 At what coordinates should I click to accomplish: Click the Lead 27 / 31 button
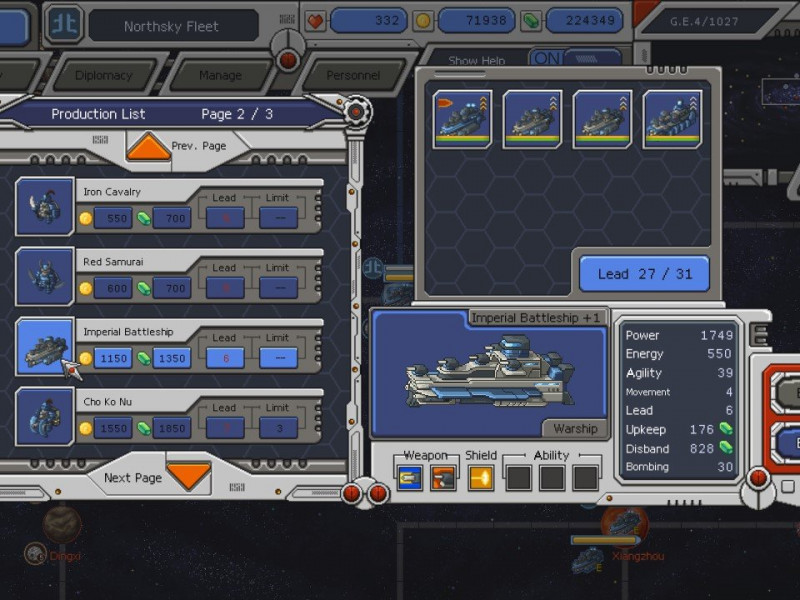644,274
